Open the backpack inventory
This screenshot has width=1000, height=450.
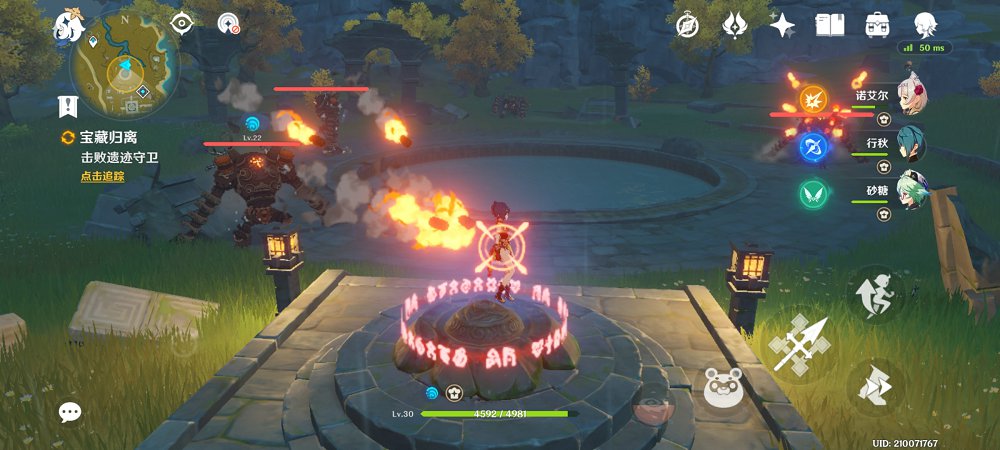tap(879, 24)
